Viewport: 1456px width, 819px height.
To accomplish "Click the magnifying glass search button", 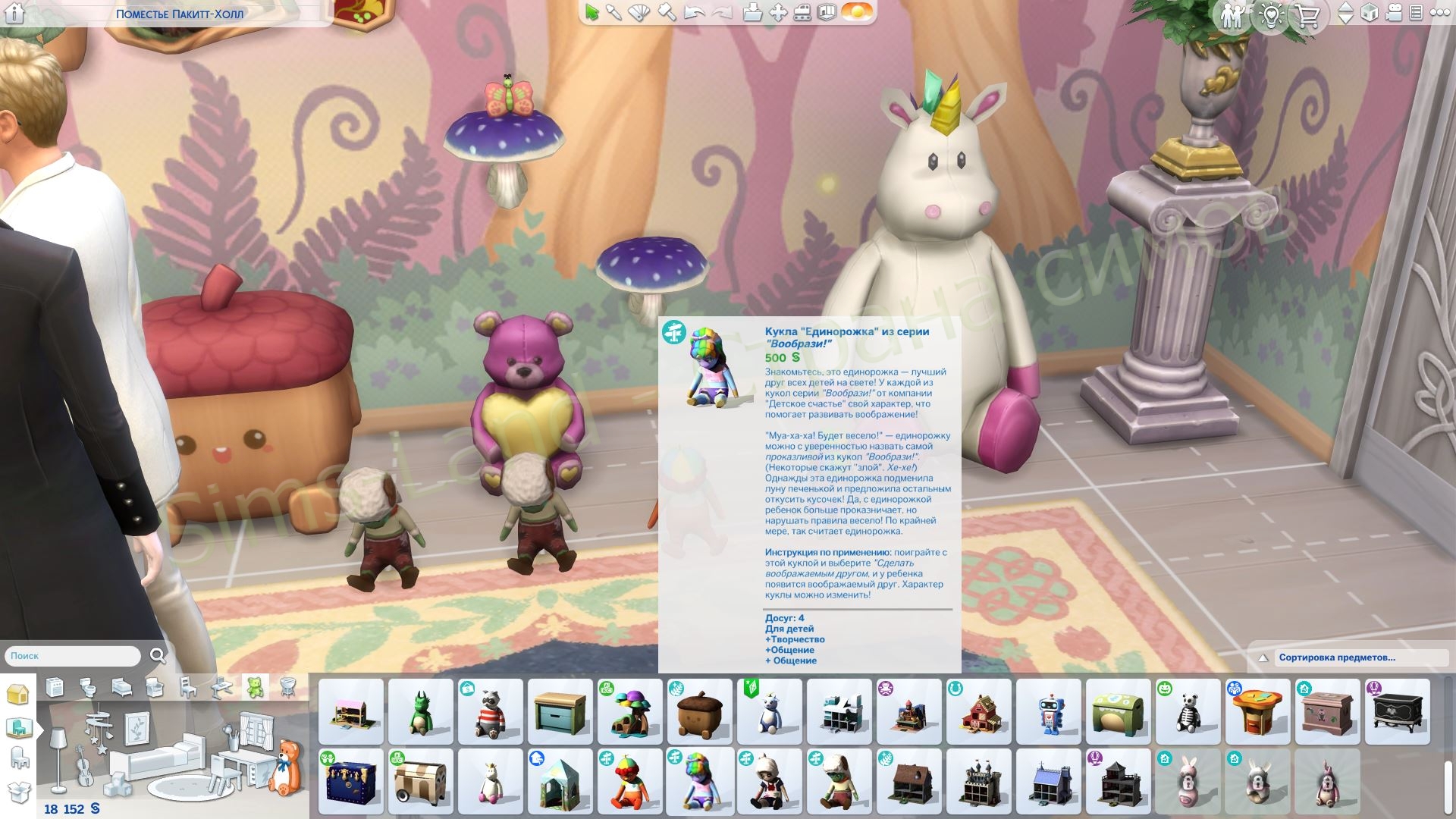I will click(158, 656).
